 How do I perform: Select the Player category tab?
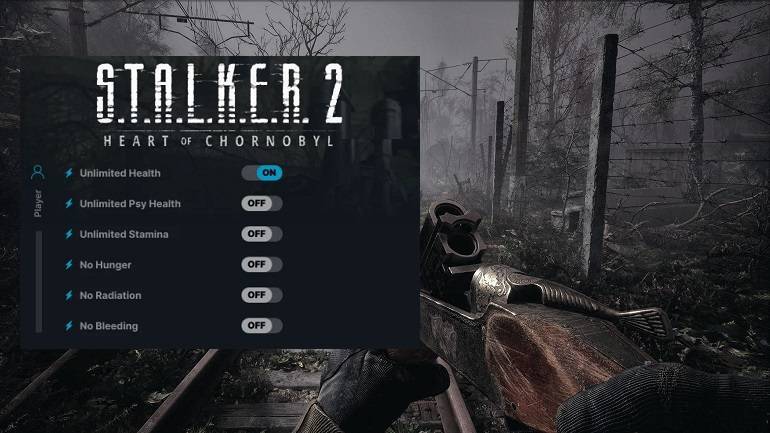(x=38, y=190)
